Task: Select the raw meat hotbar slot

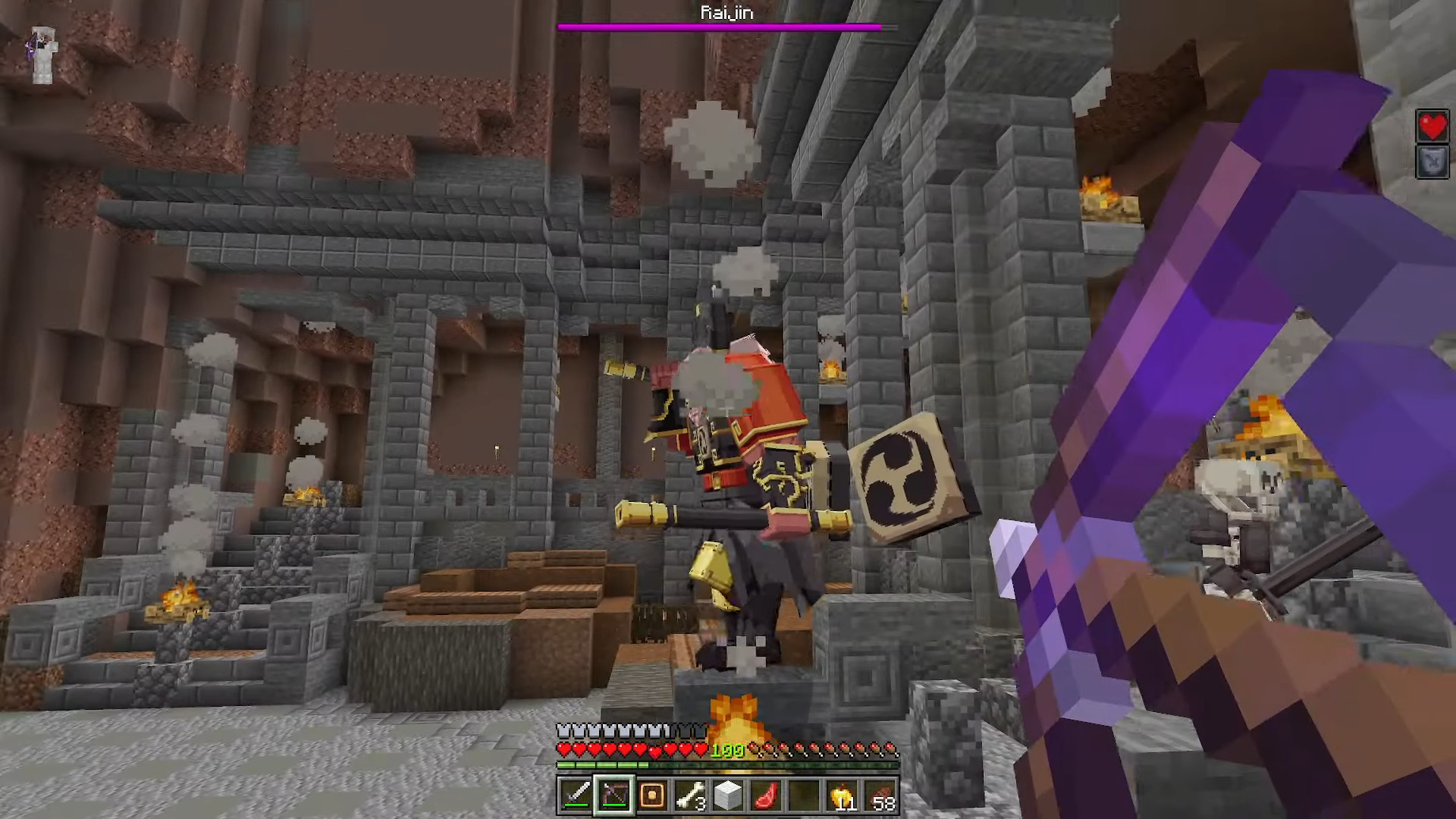Action: point(766,795)
